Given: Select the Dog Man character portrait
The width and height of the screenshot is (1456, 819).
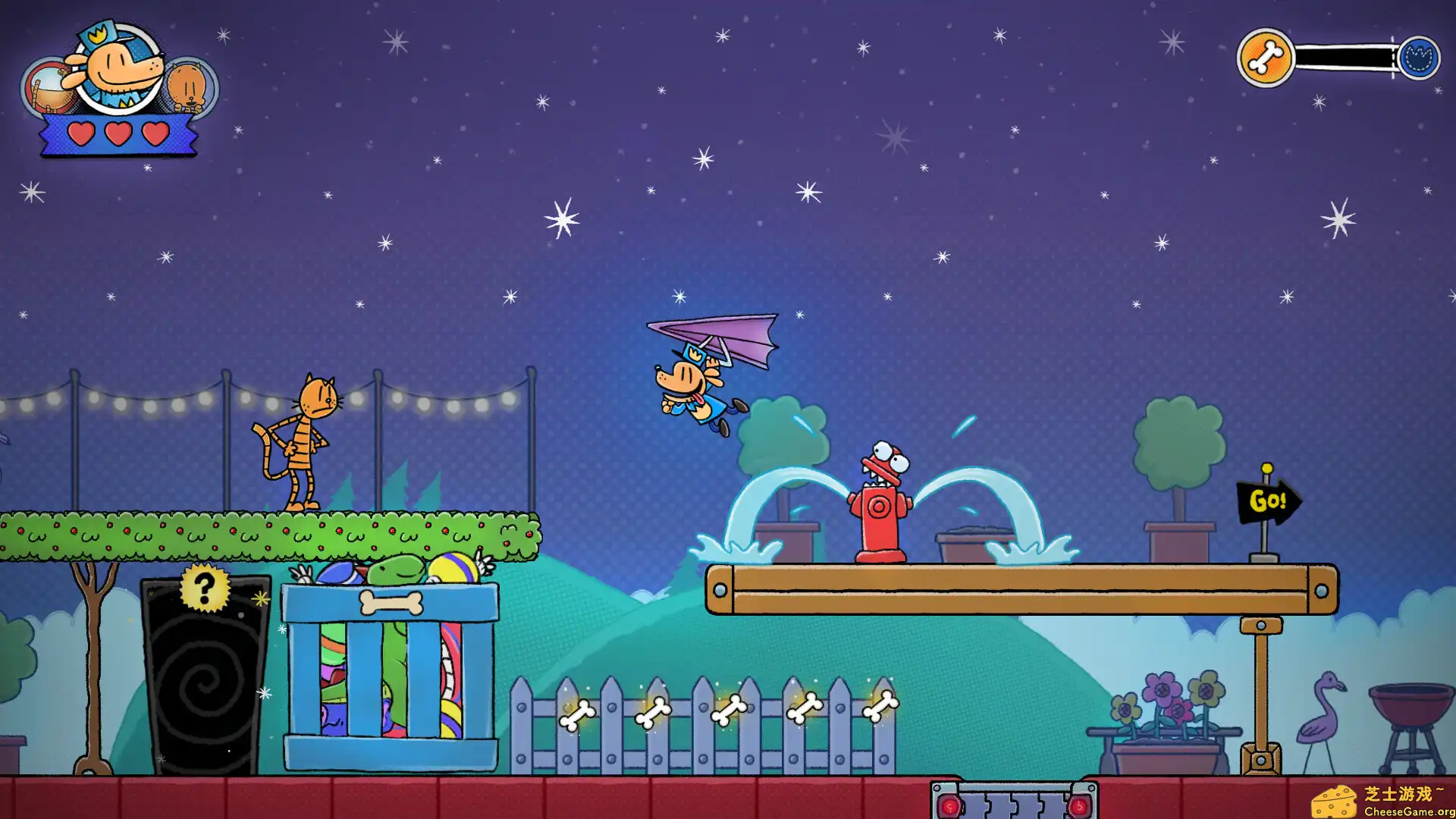Looking at the screenshot, I should [x=119, y=67].
